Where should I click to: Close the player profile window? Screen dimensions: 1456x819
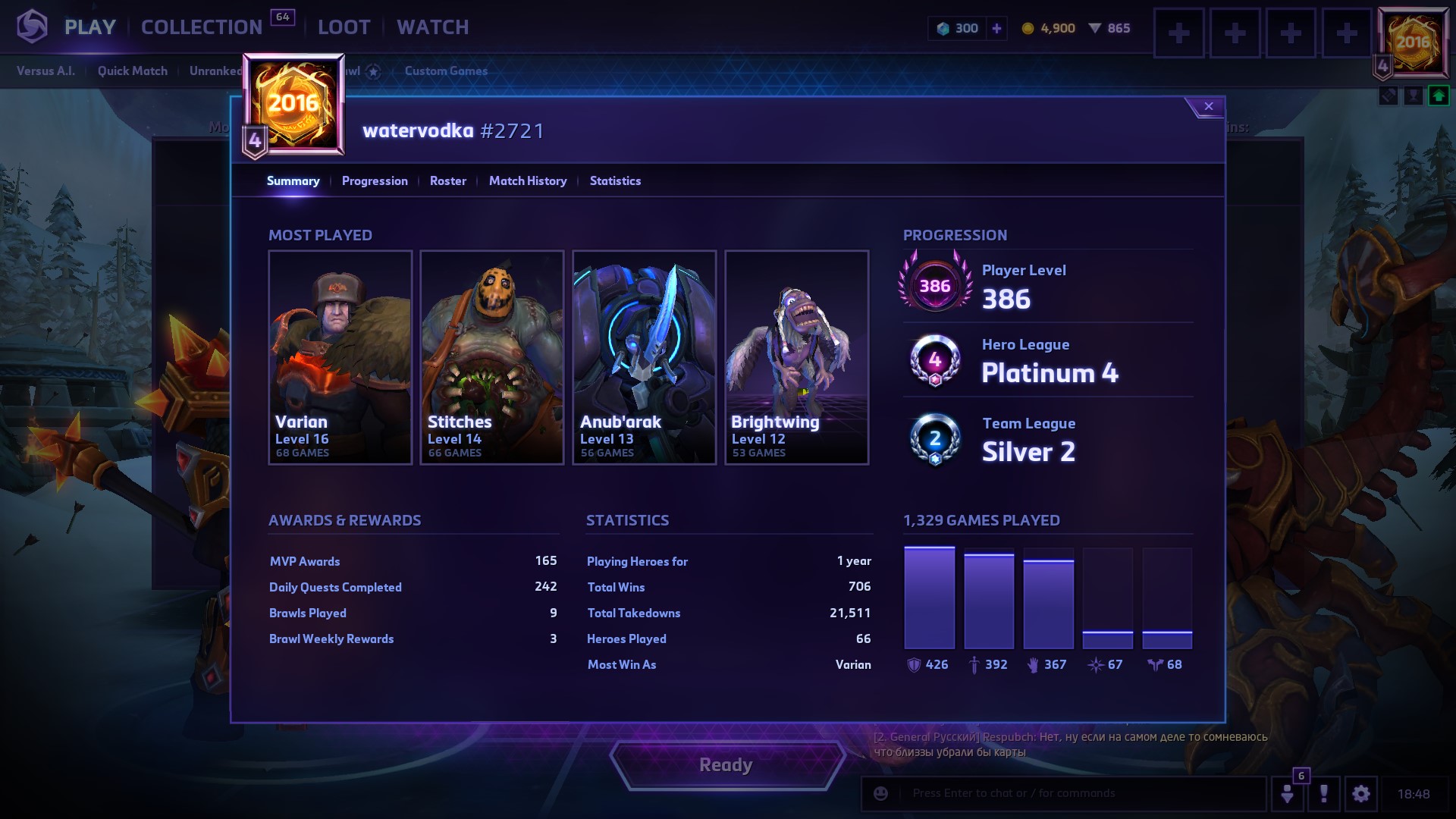(1208, 107)
